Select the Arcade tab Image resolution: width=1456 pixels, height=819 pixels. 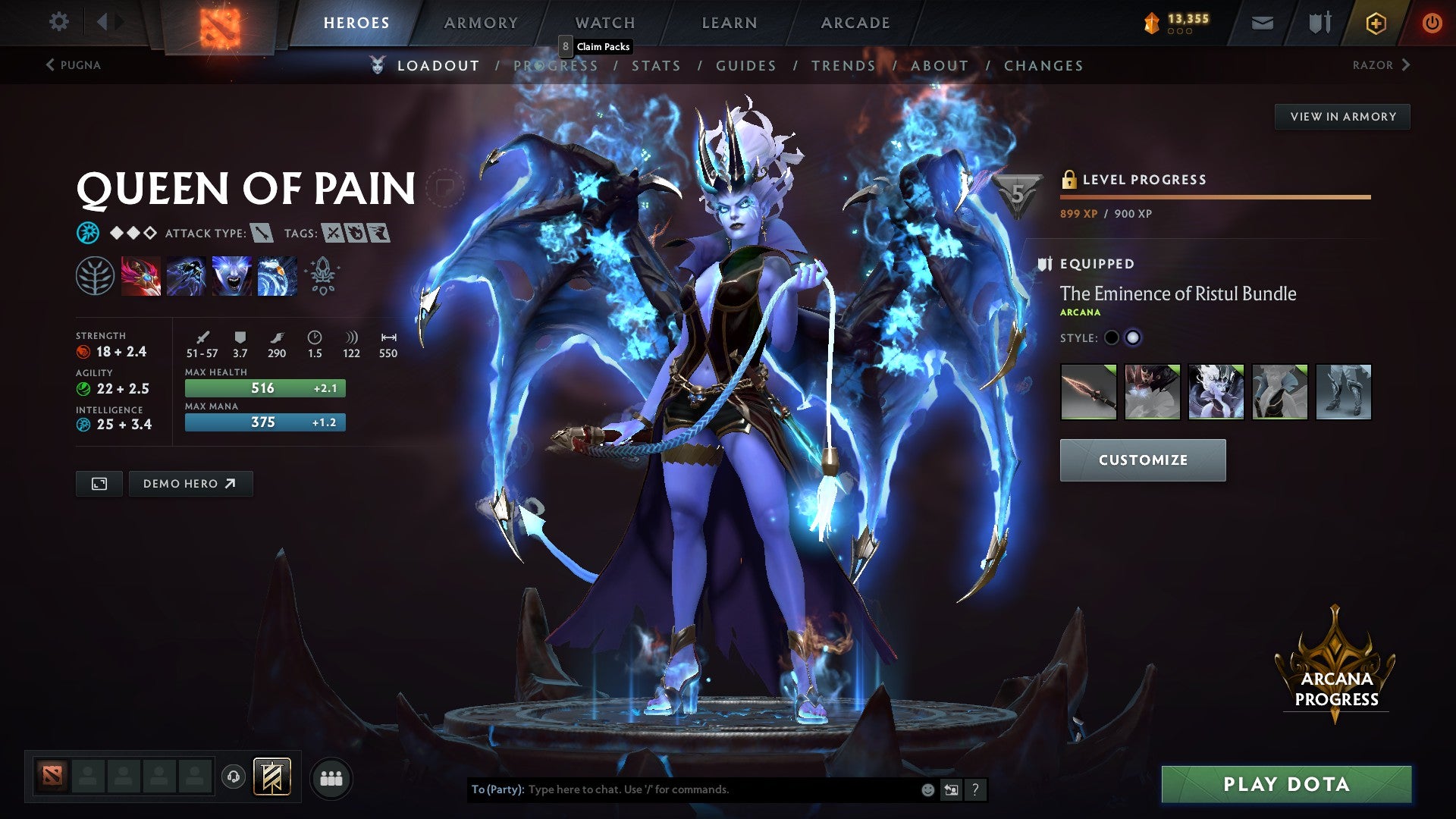[855, 23]
